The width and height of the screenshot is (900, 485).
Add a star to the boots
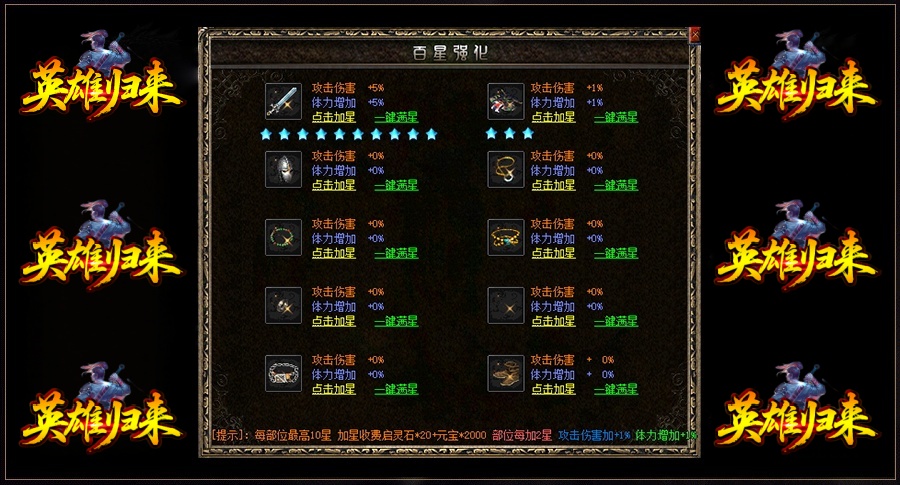click(553, 389)
